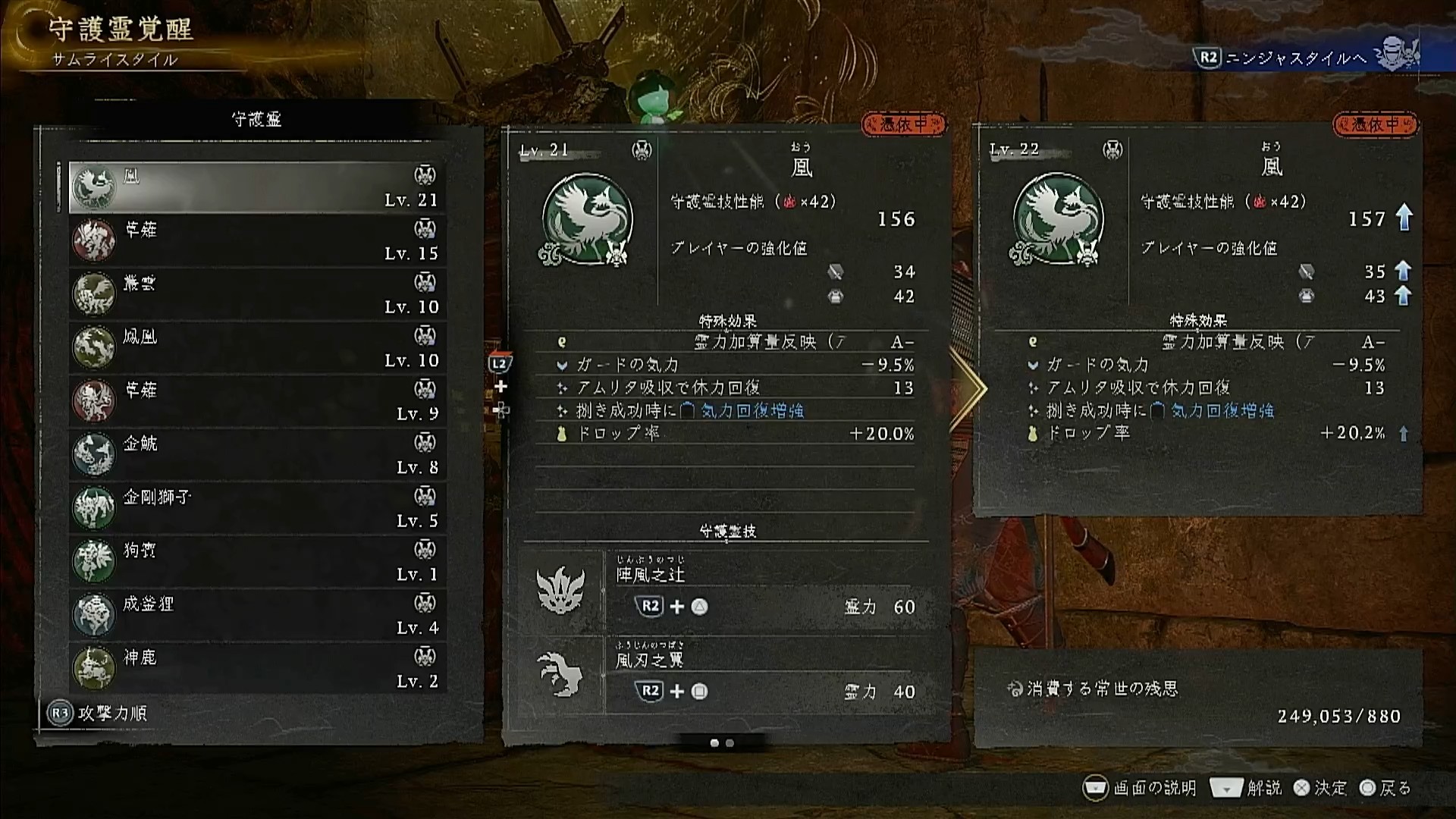Select the 成釜狸 Lv. 4 spirit row
The height and width of the screenshot is (819, 1456).
click(x=257, y=615)
